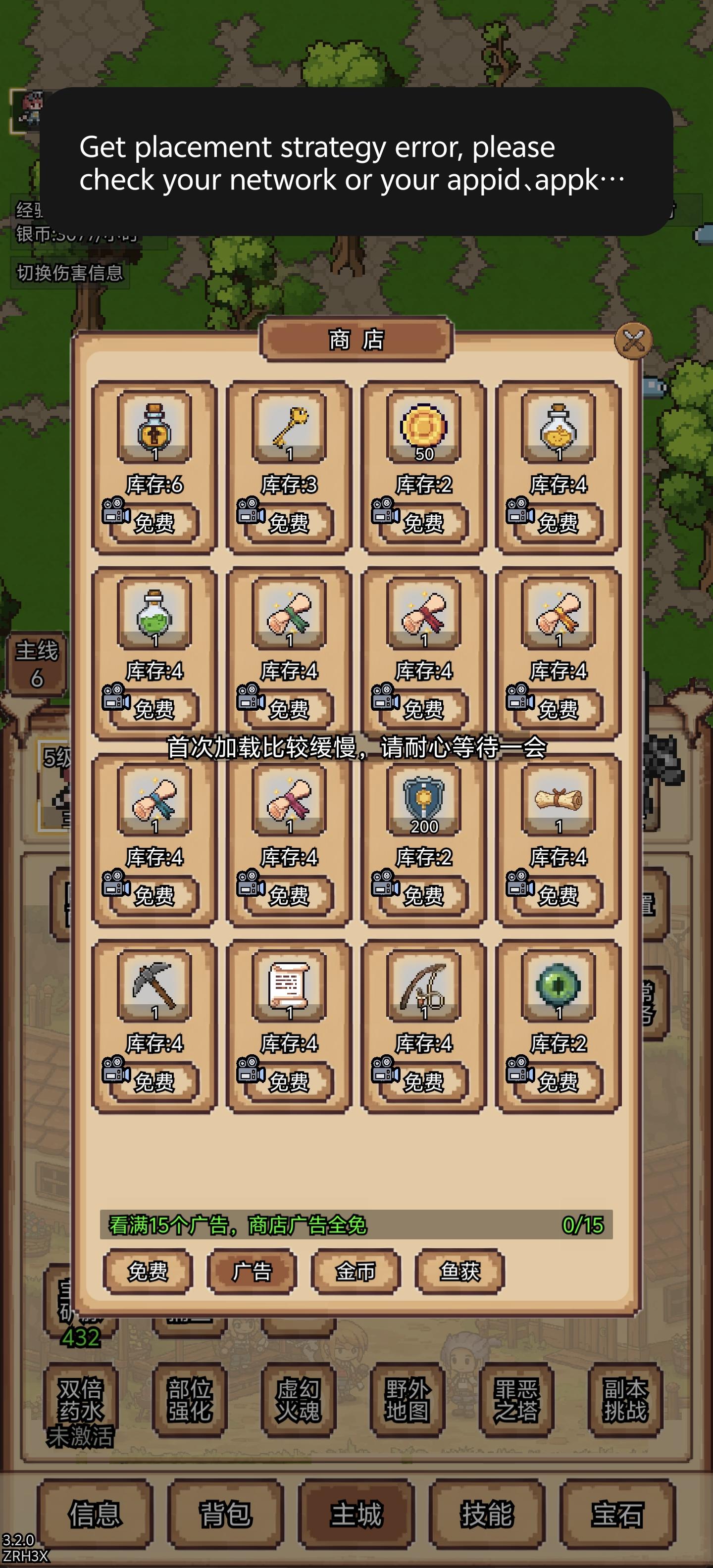
Task: Toggle 切换伤害信息 damage info display
Action: pos(69,273)
